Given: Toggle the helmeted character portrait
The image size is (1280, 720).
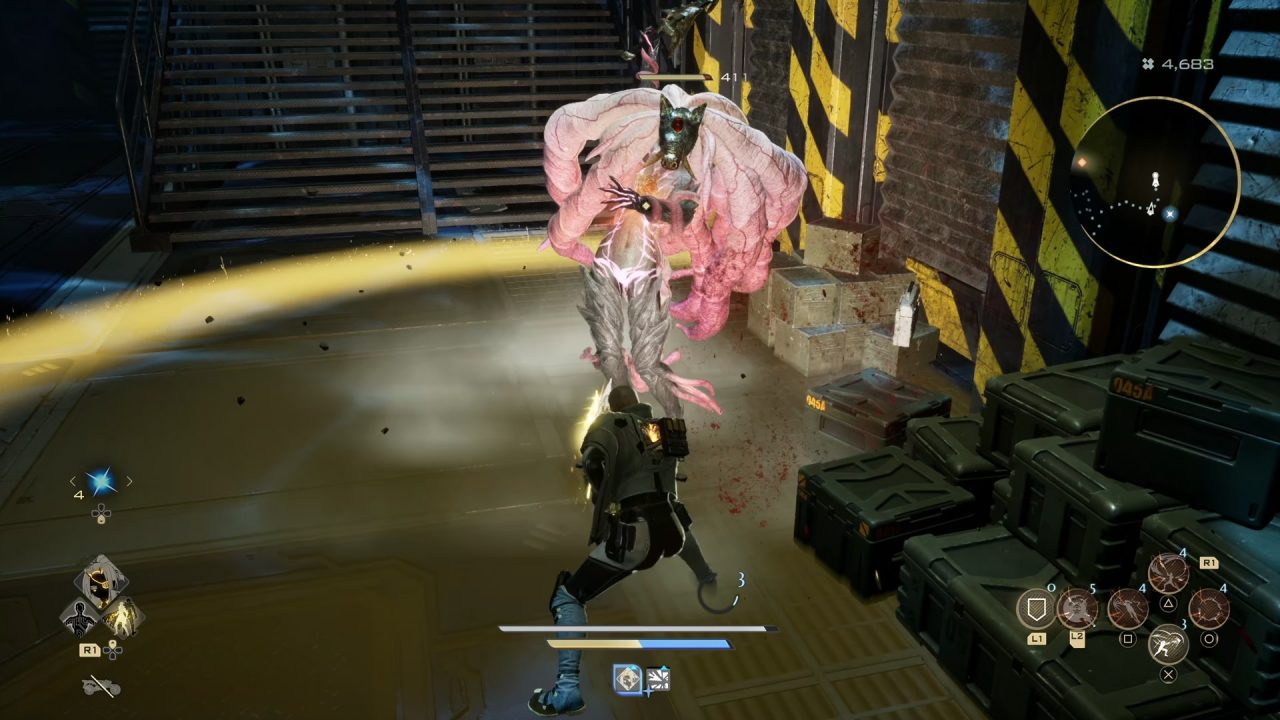Looking at the screenshot, I should [102, 578].
